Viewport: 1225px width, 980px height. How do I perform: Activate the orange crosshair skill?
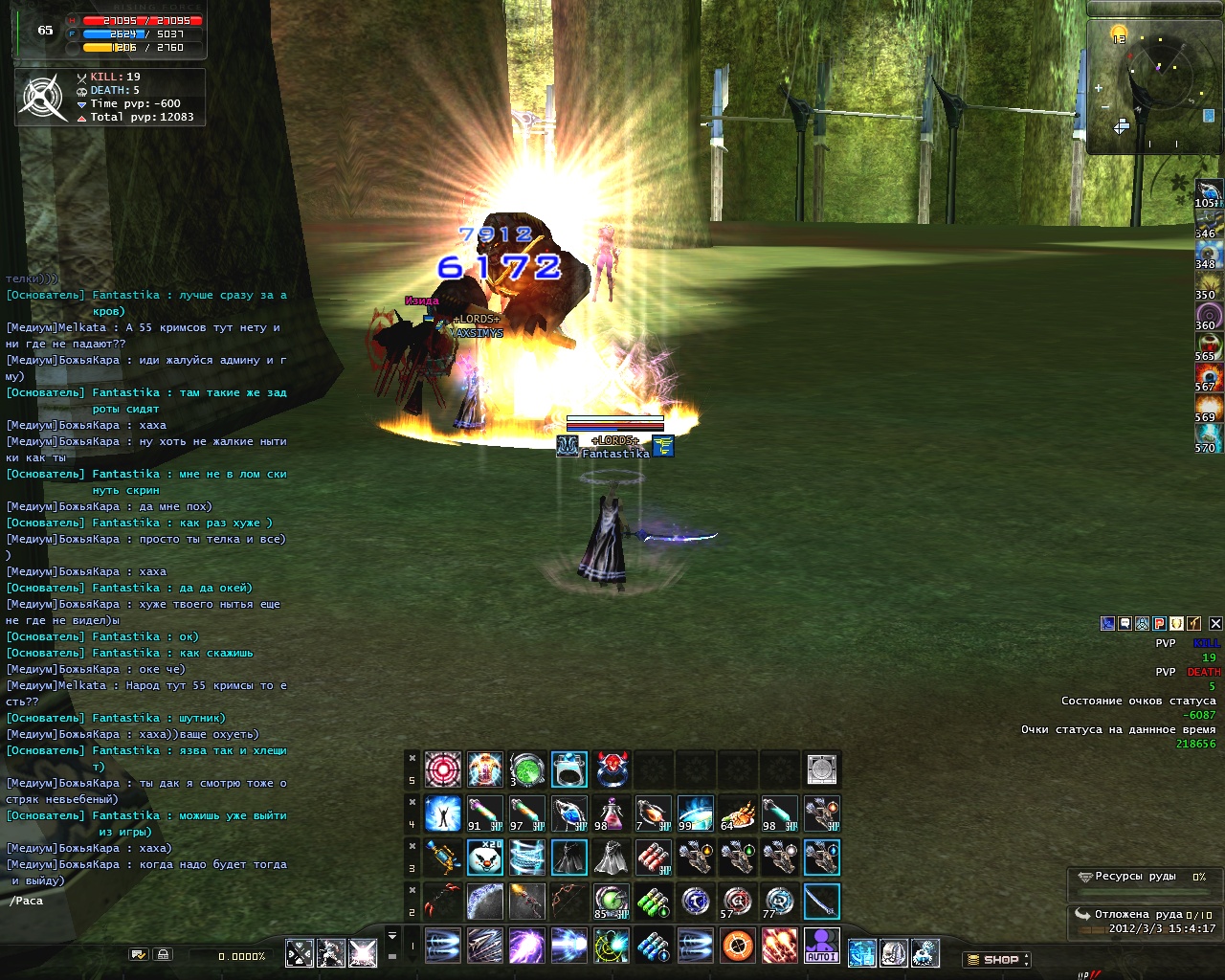[x=738, y=946]
